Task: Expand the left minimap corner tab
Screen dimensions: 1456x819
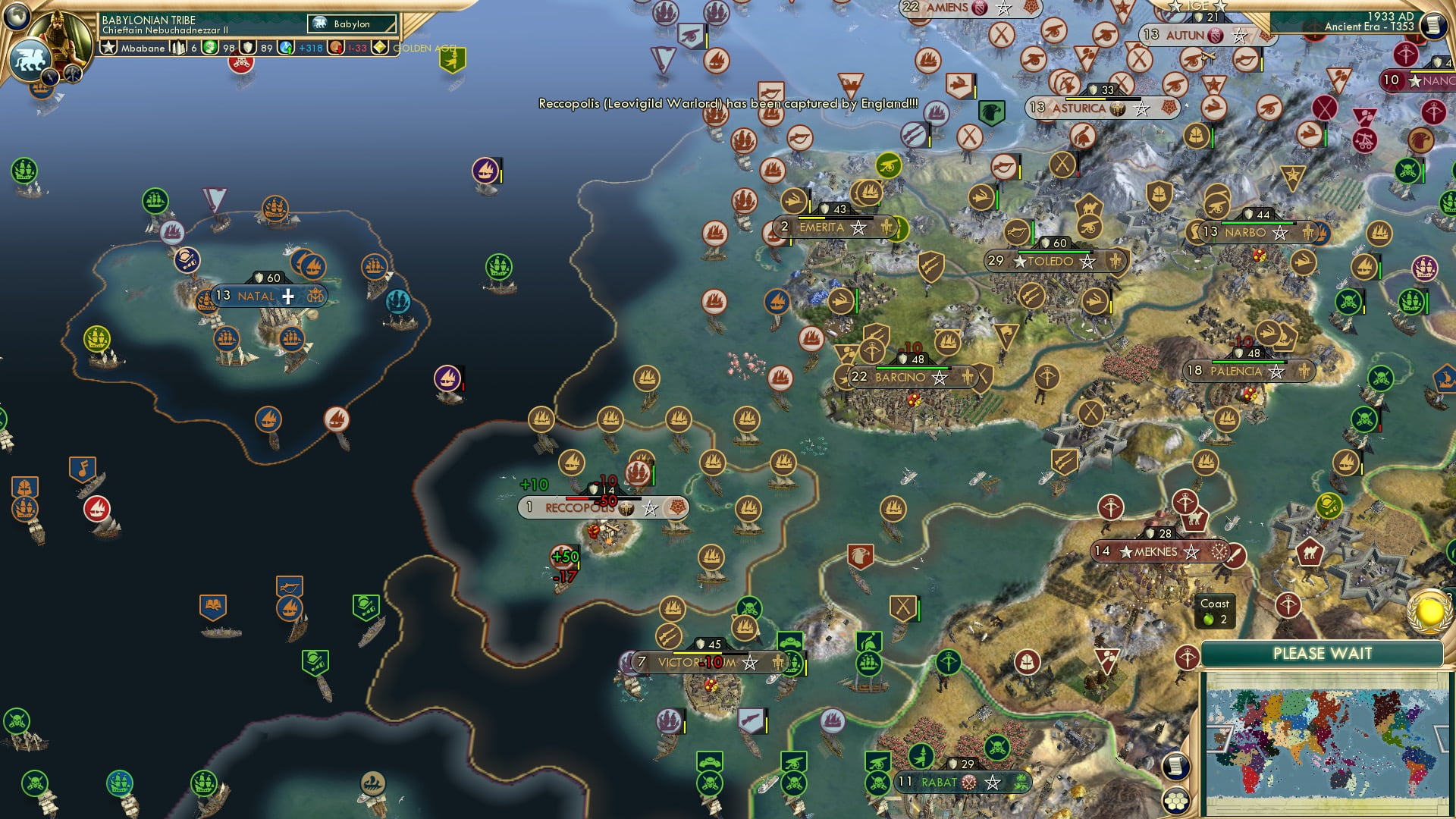Action: pos(1220,739)
